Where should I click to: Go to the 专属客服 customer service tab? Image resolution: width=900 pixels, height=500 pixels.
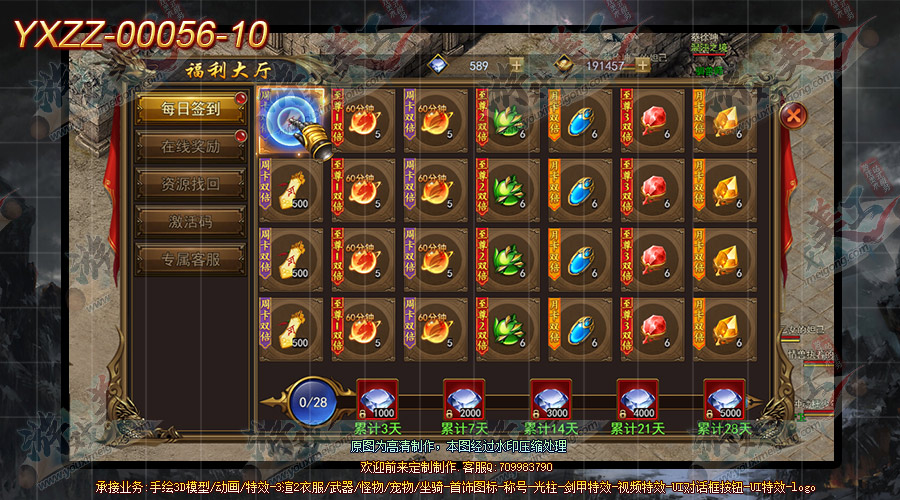pos(190,260)
